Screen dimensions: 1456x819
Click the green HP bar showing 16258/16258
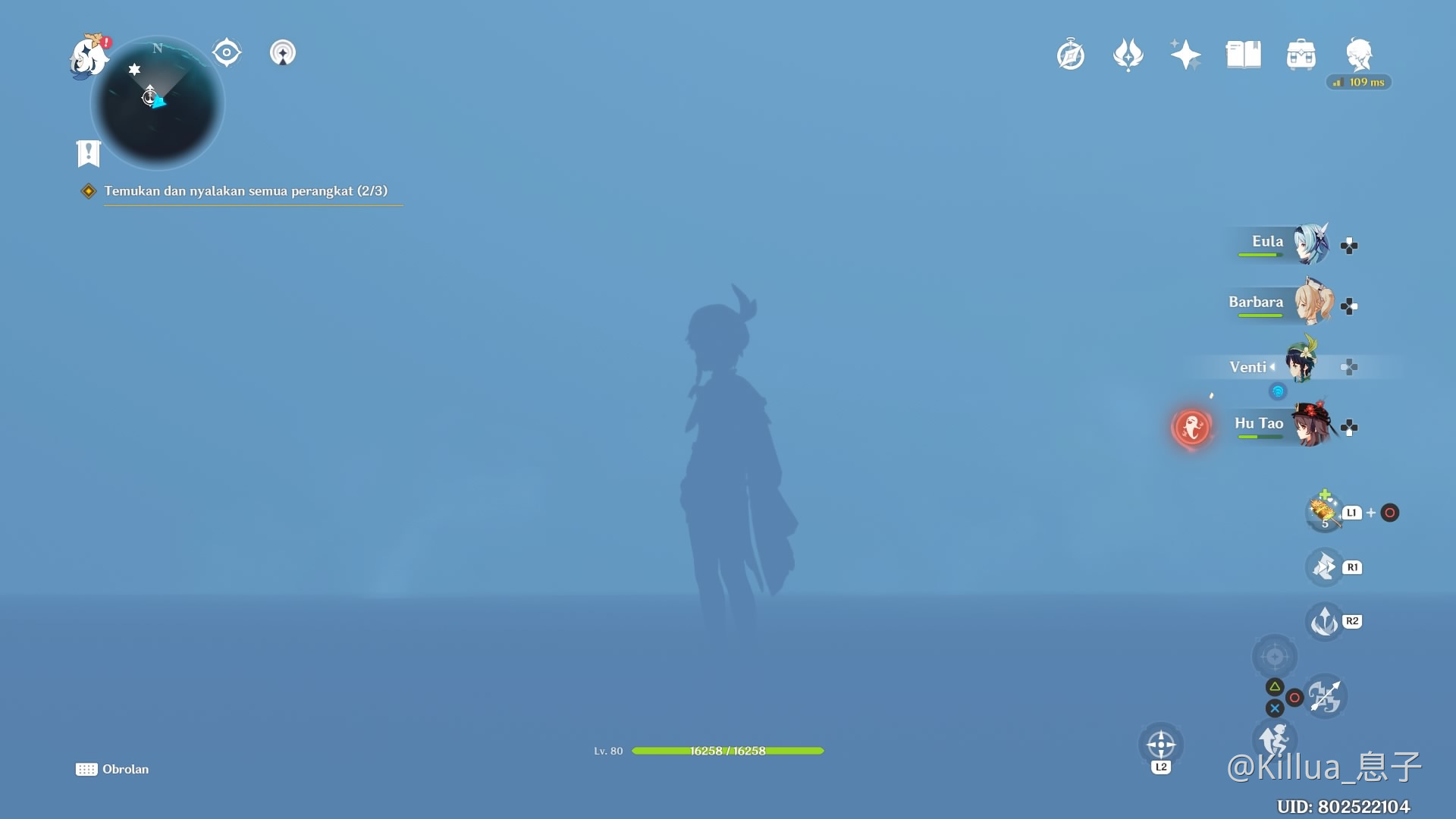pyautogui.click(x=726, y=751)
